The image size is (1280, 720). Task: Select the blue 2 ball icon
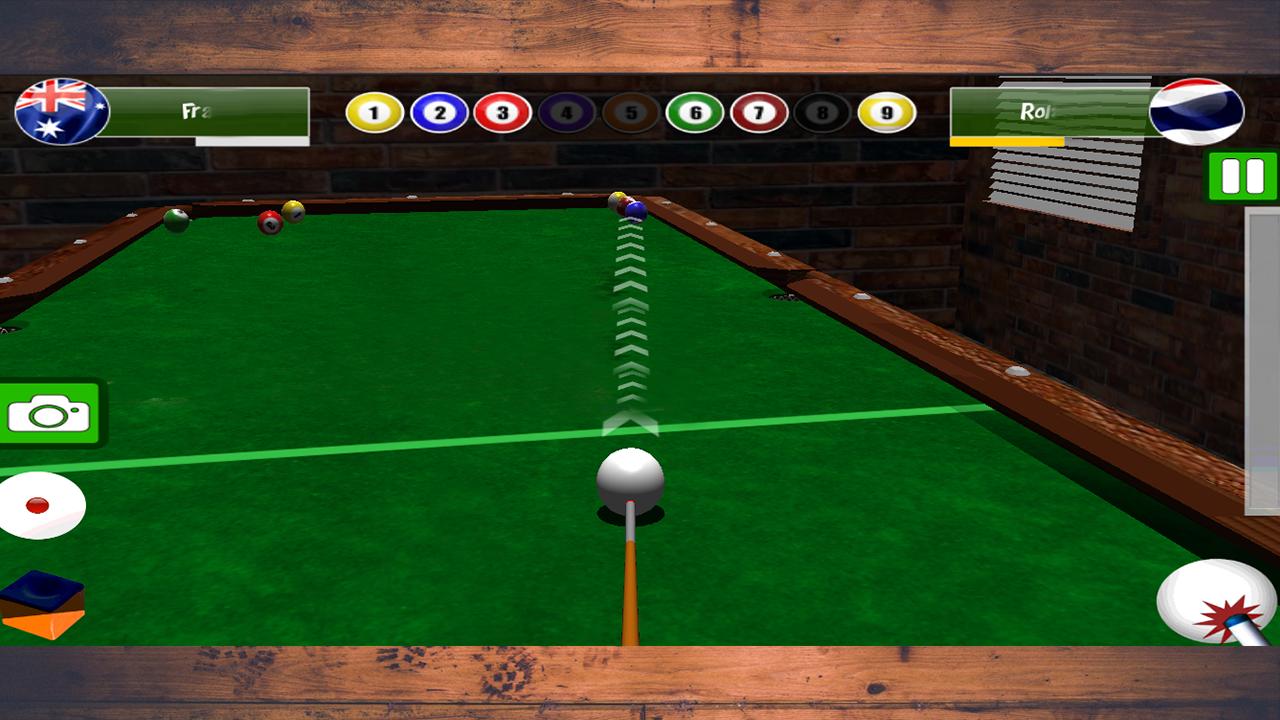tap(437, 113)
